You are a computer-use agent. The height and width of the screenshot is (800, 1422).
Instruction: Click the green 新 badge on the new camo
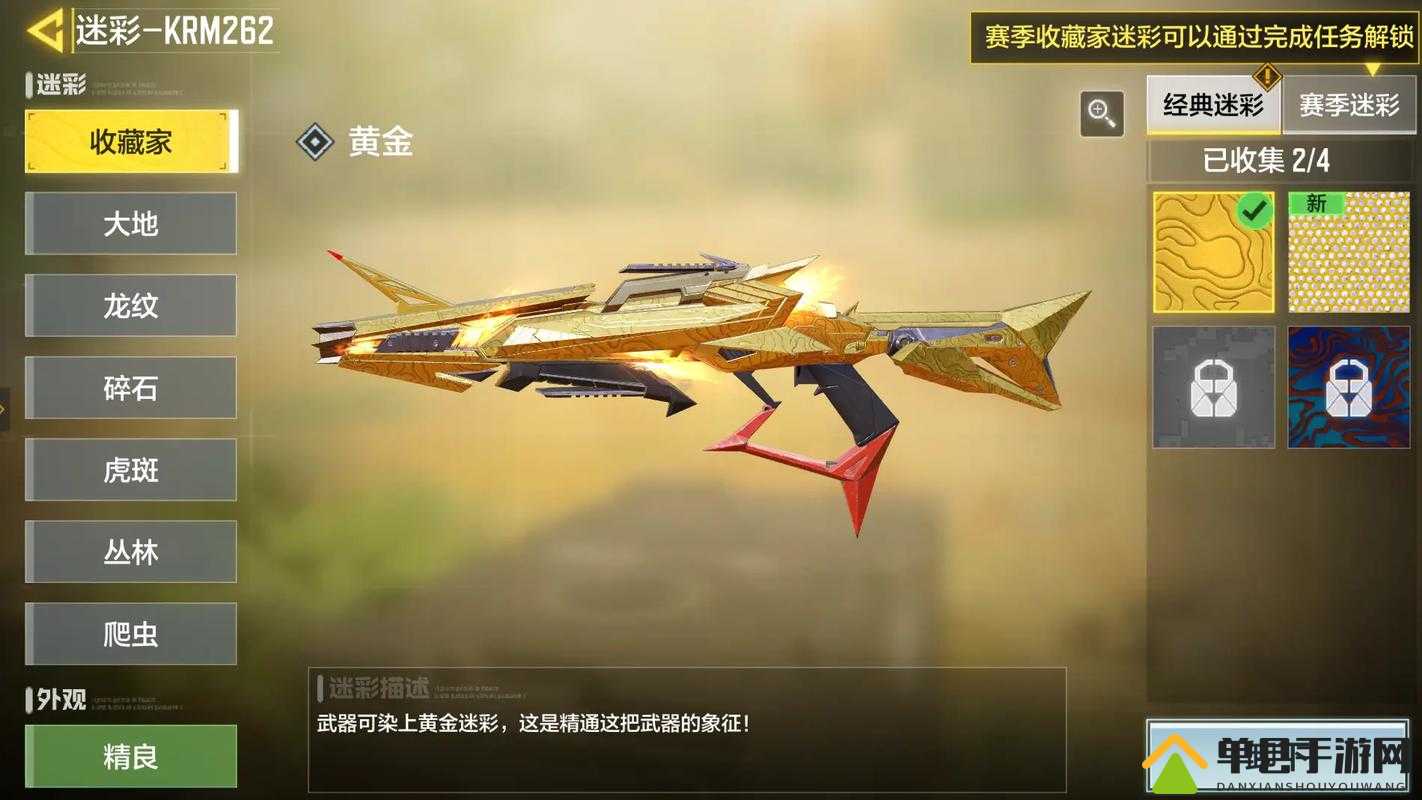(1315, 203)
